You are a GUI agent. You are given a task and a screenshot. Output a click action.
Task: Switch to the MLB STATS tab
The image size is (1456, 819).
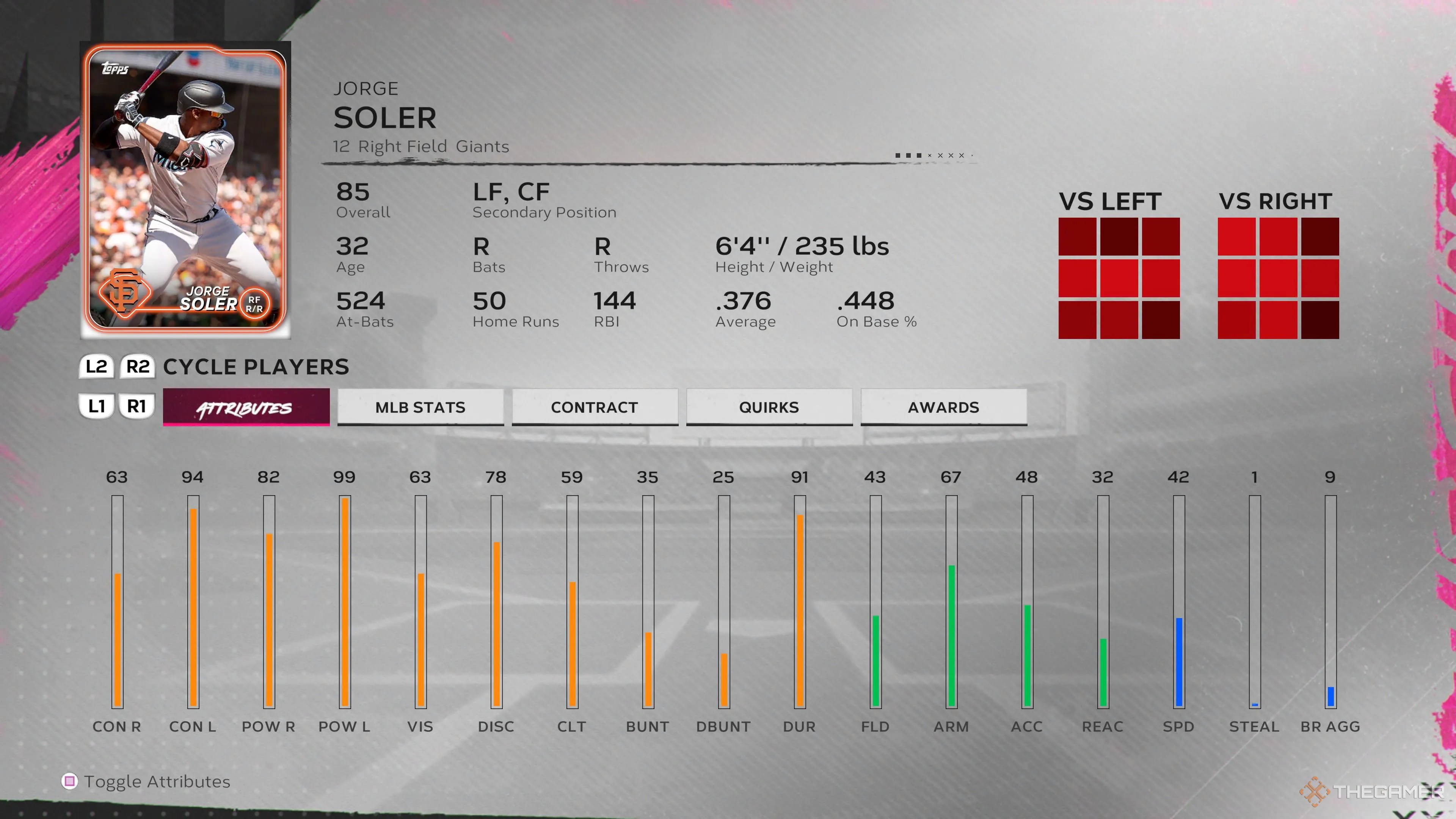pos(420,407)
